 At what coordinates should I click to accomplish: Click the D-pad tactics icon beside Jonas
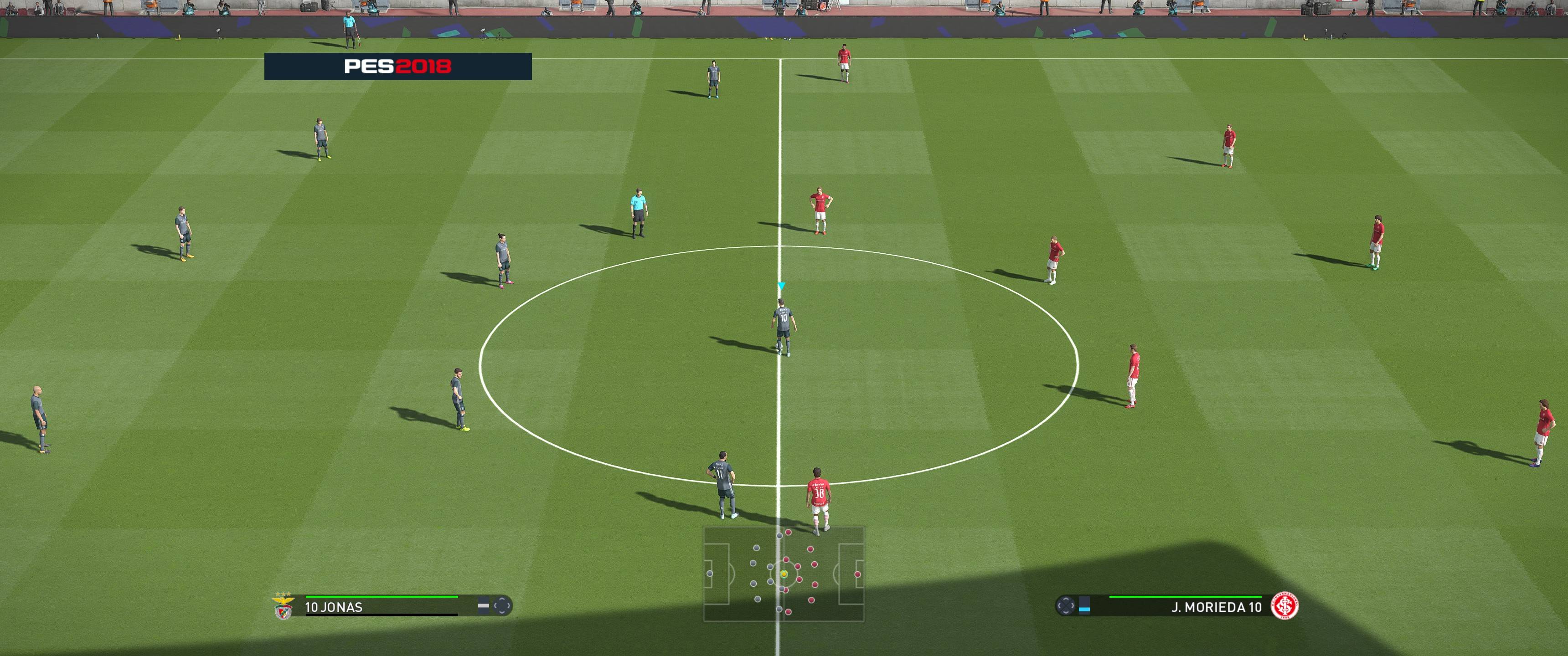[x=501, y=606]
